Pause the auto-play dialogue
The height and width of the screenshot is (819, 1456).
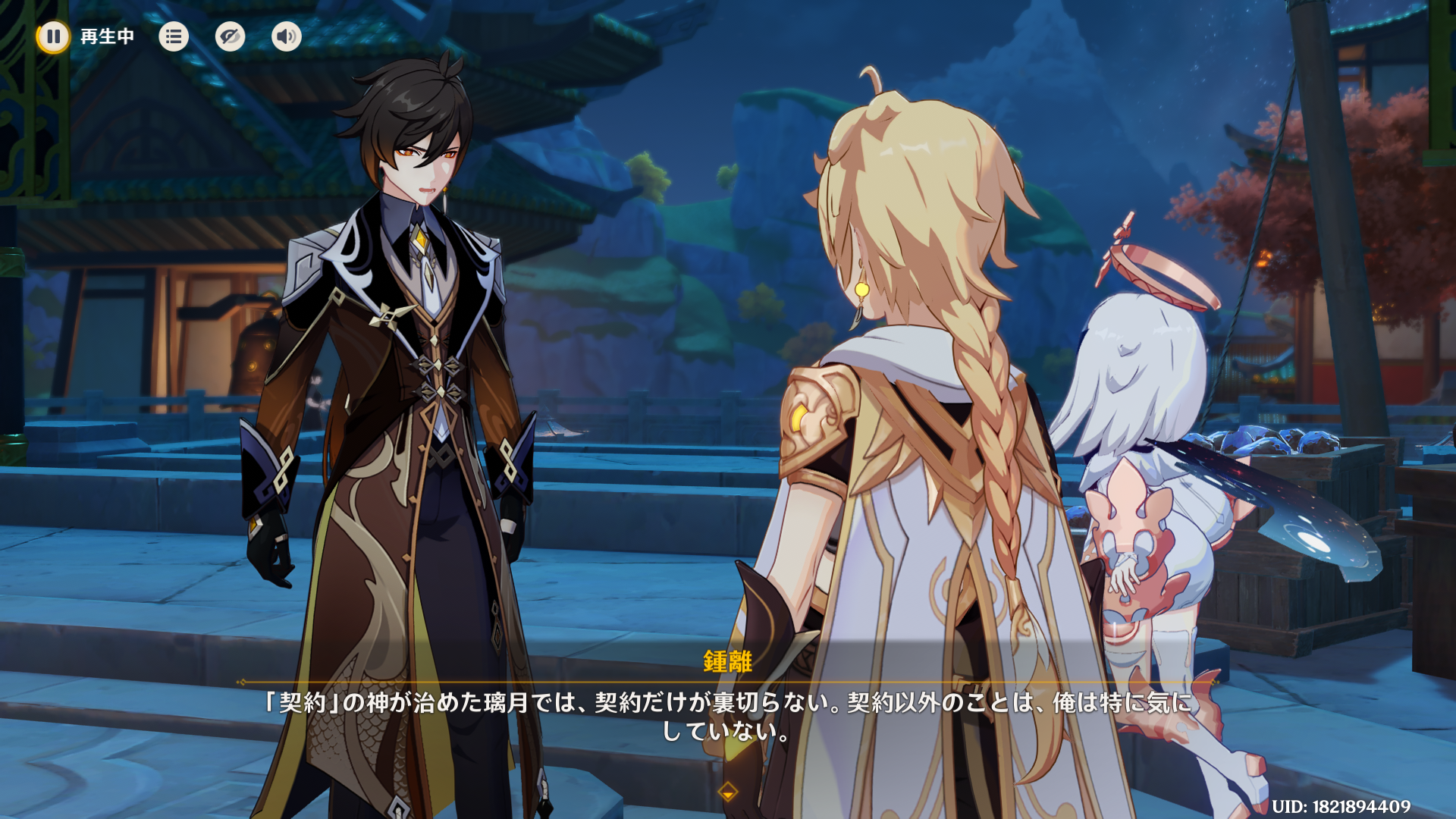(x=53, y=36)
